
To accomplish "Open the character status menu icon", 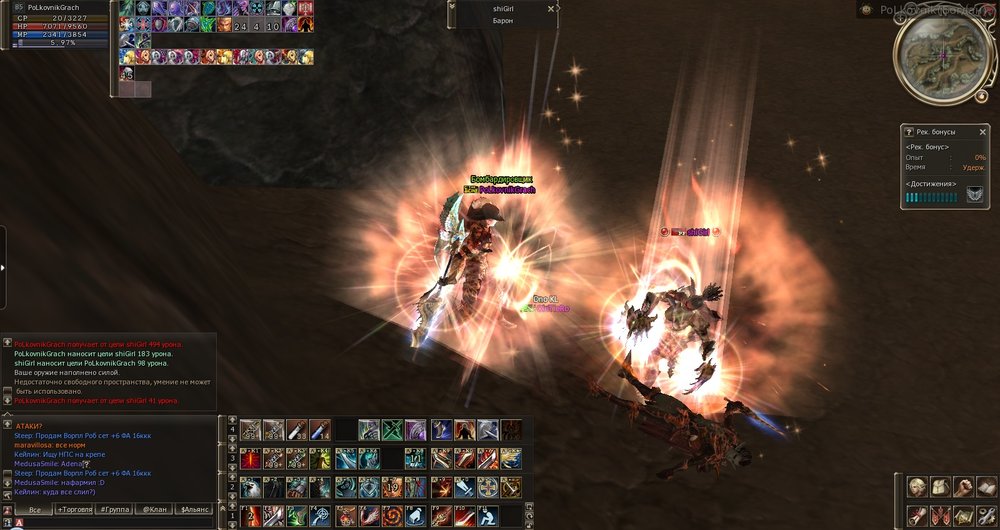I will 916,487.
